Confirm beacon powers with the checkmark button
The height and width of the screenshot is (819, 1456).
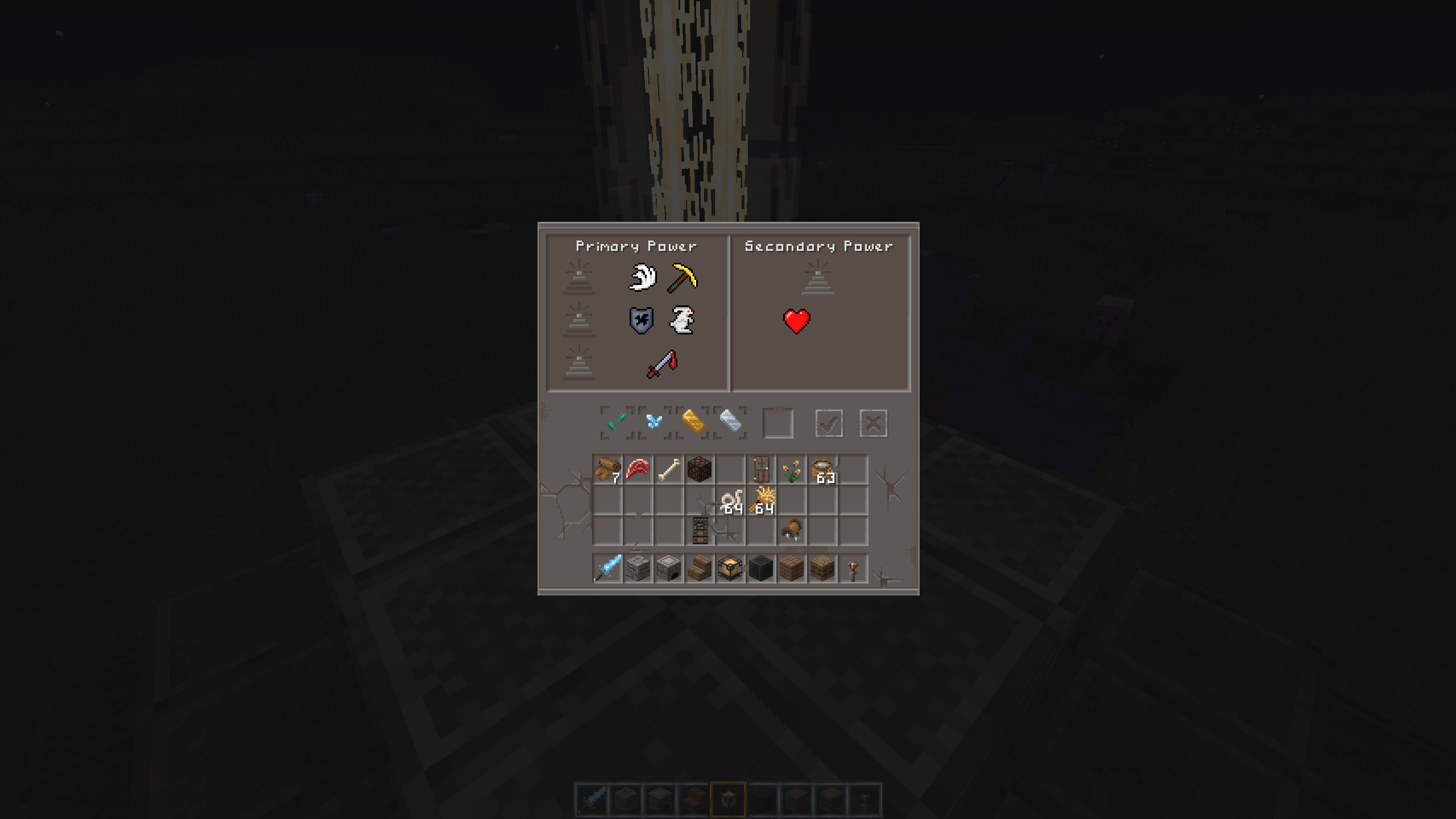(829, 424)
